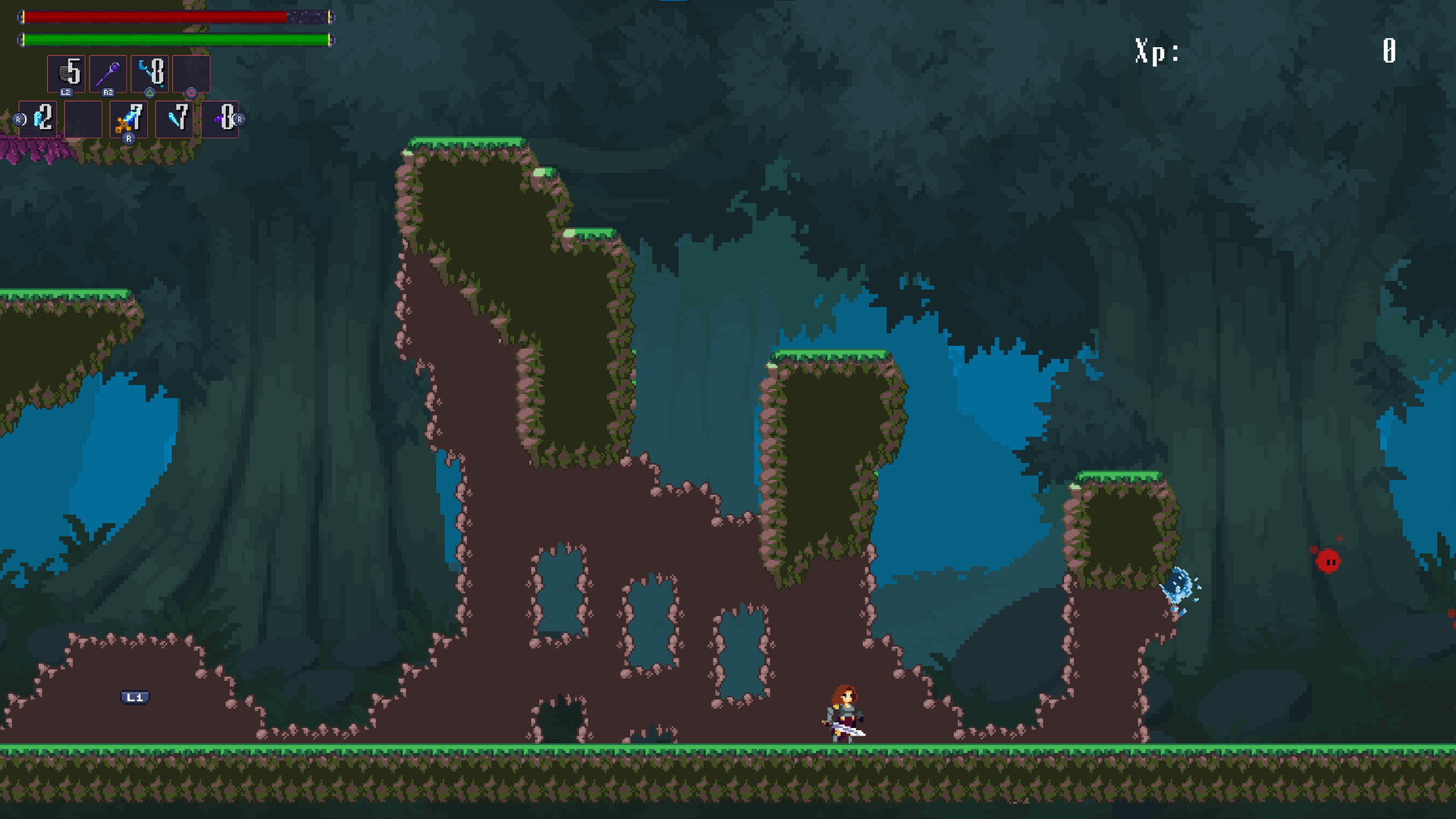Select the blue sword item with 7 charges
Image resolution: width=1456 pixels, height=819 pixels.
click(128, 120)
